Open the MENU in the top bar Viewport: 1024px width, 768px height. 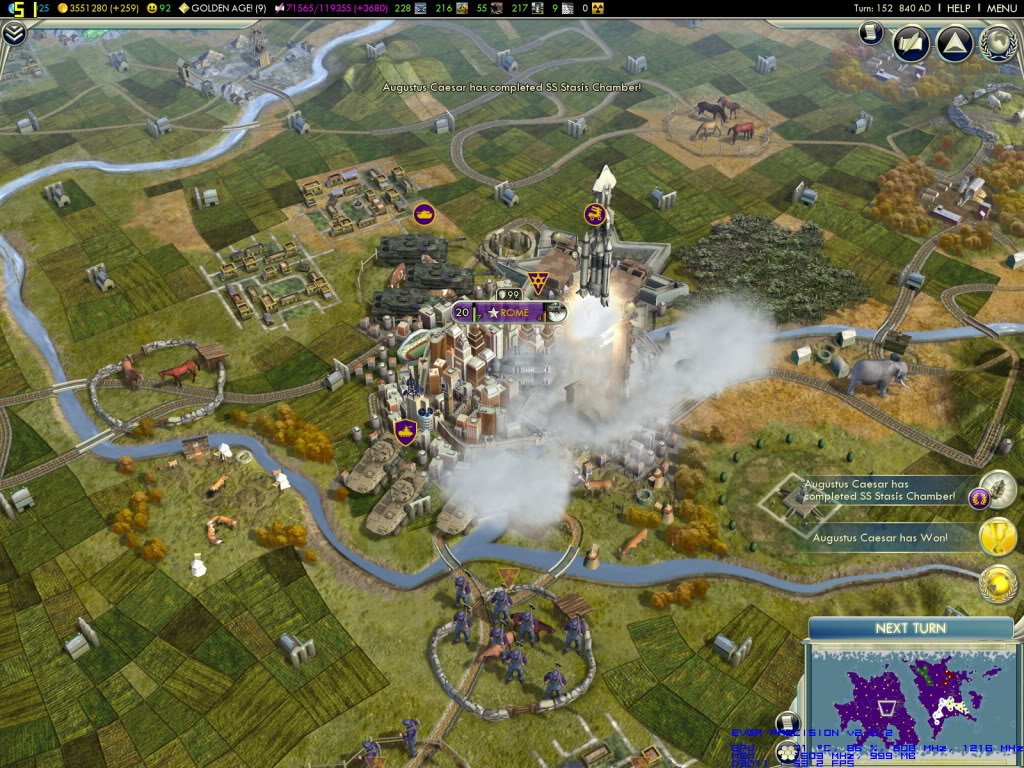tap(1001, 8)
